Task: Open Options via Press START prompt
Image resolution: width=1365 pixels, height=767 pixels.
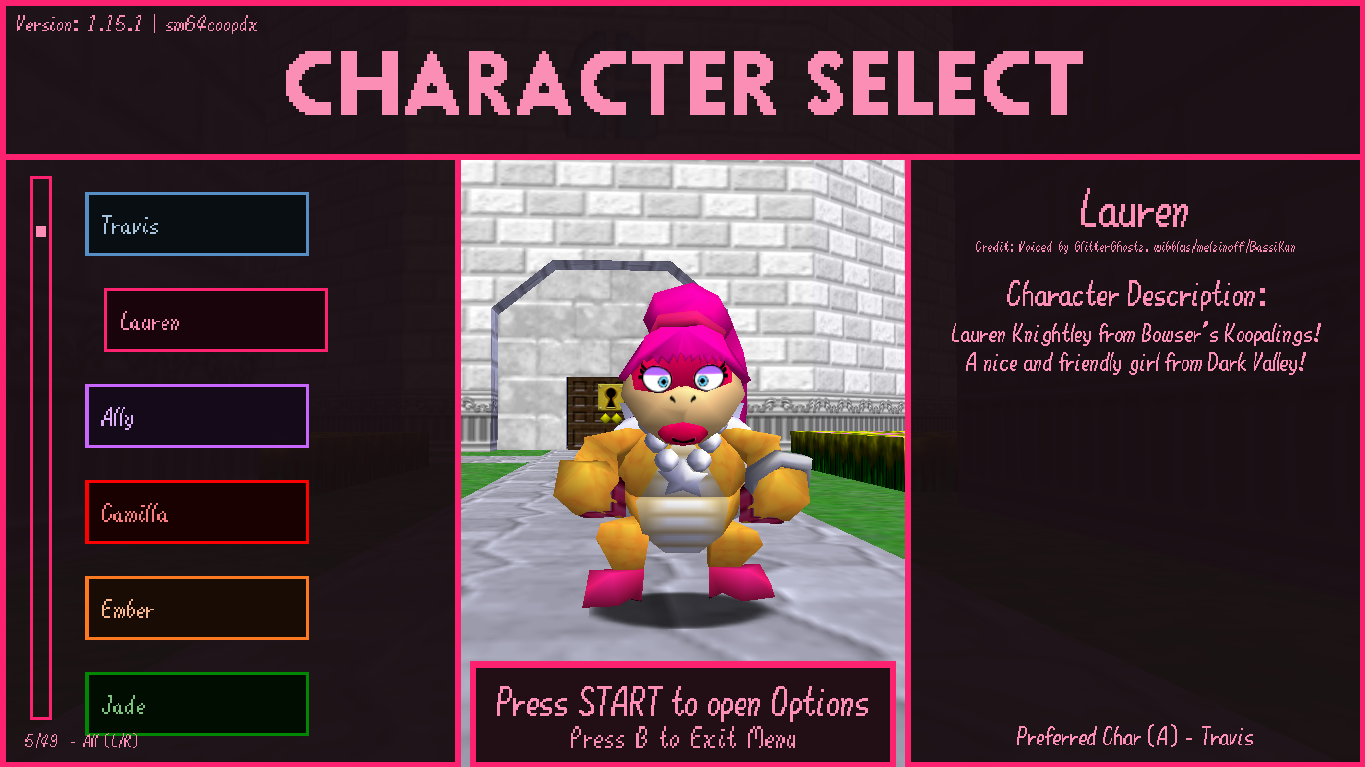Action: click(x=683, y=703)
